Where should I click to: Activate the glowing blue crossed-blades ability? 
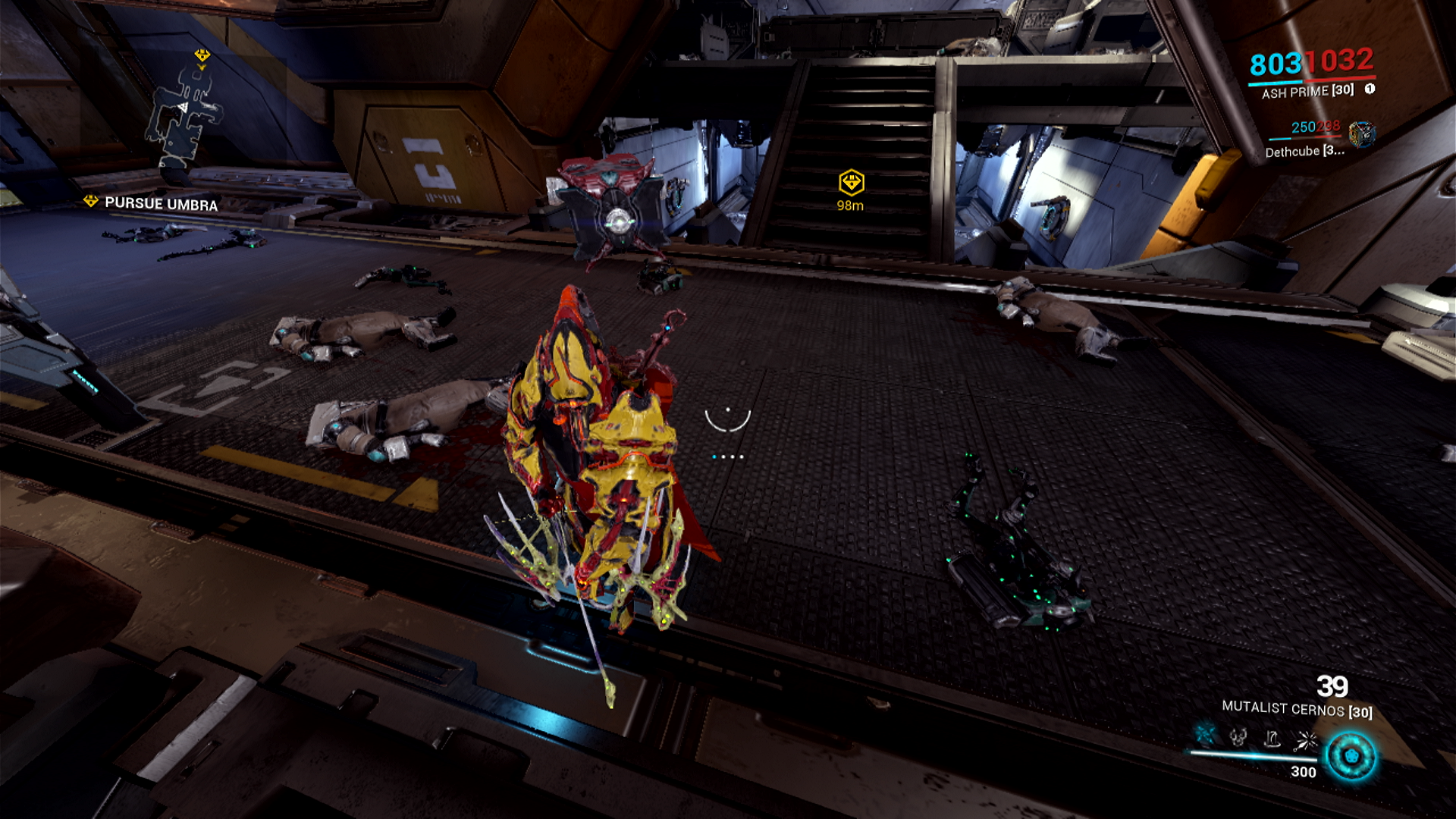point(1205,735)
